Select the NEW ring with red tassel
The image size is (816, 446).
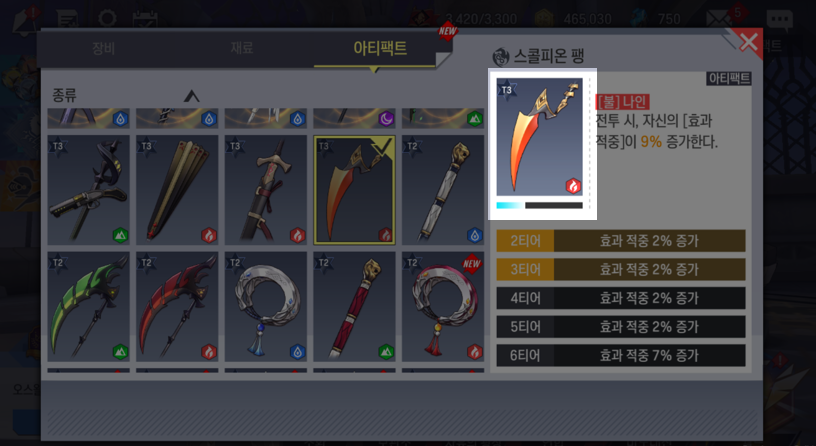coord(442,306)
